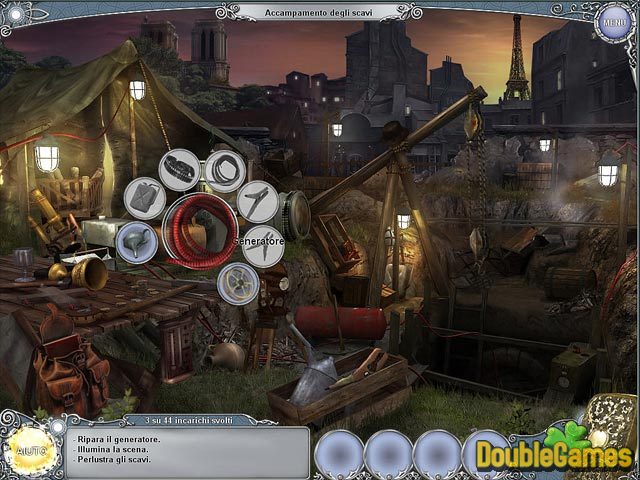Viewport: 640px width, 480px height.
Task: Choose the funnel icon in the ring
Action: click(135, 243)
